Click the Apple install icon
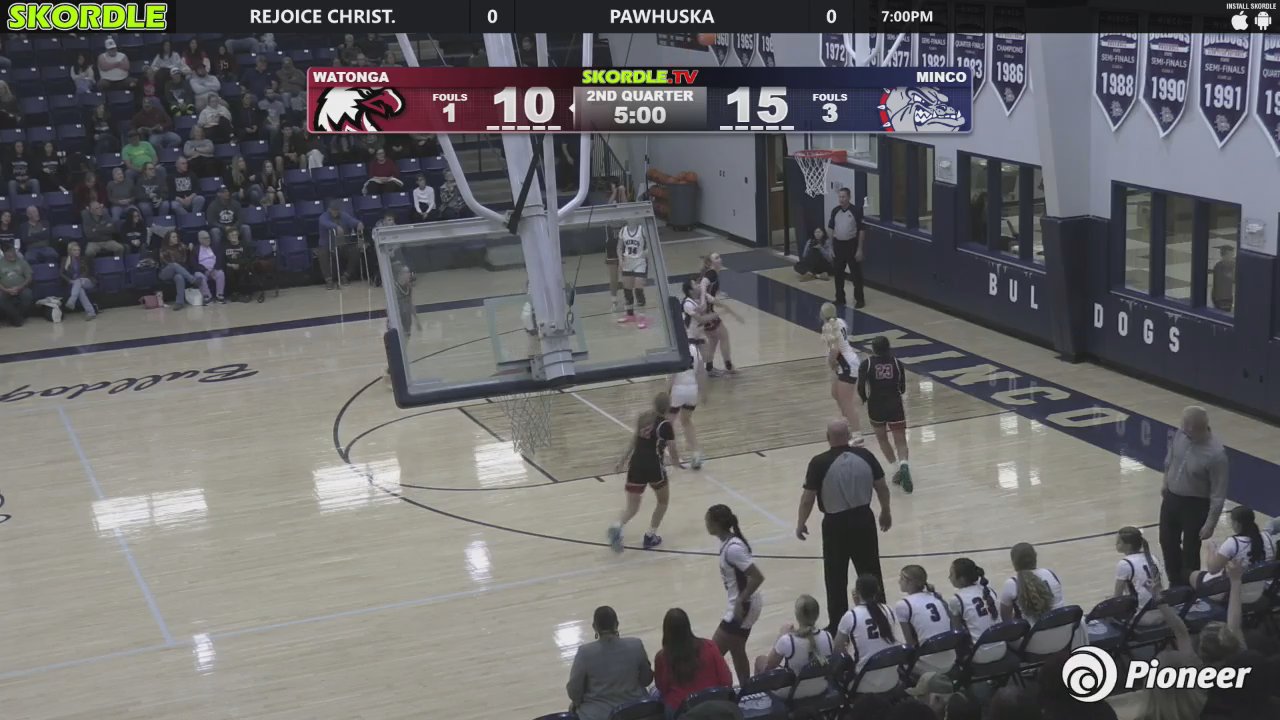The width and height of the screenshot is (1280, 720). click(x=1240, y=21)
